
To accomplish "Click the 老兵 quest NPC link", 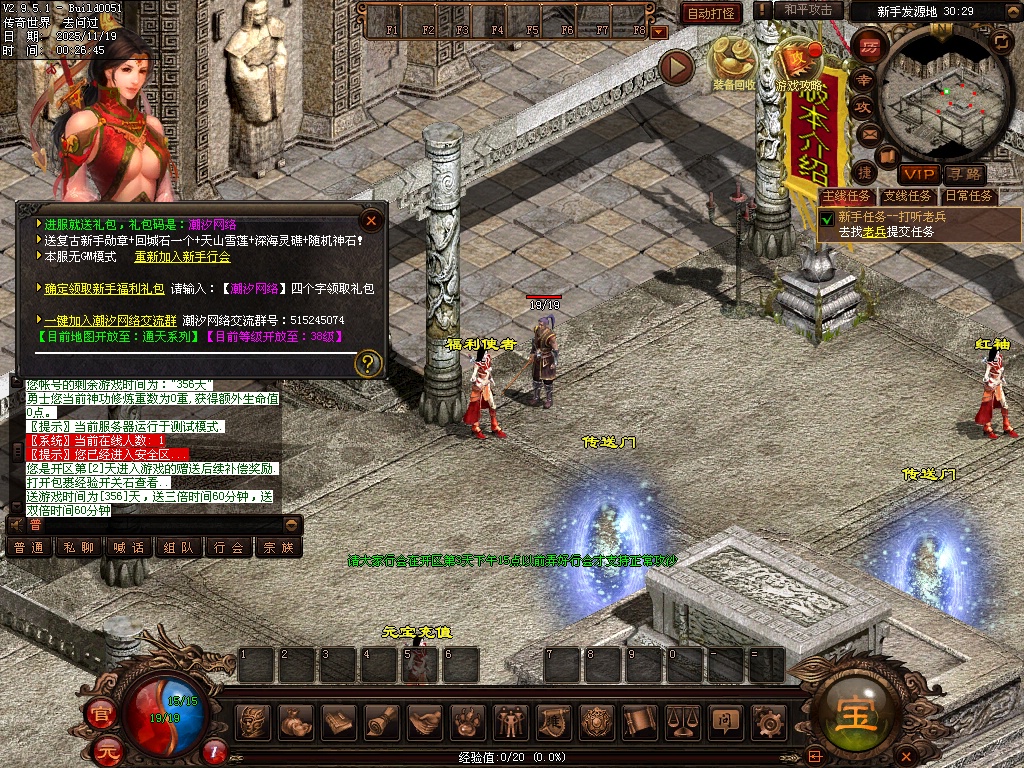I will (x=875, y=231).
